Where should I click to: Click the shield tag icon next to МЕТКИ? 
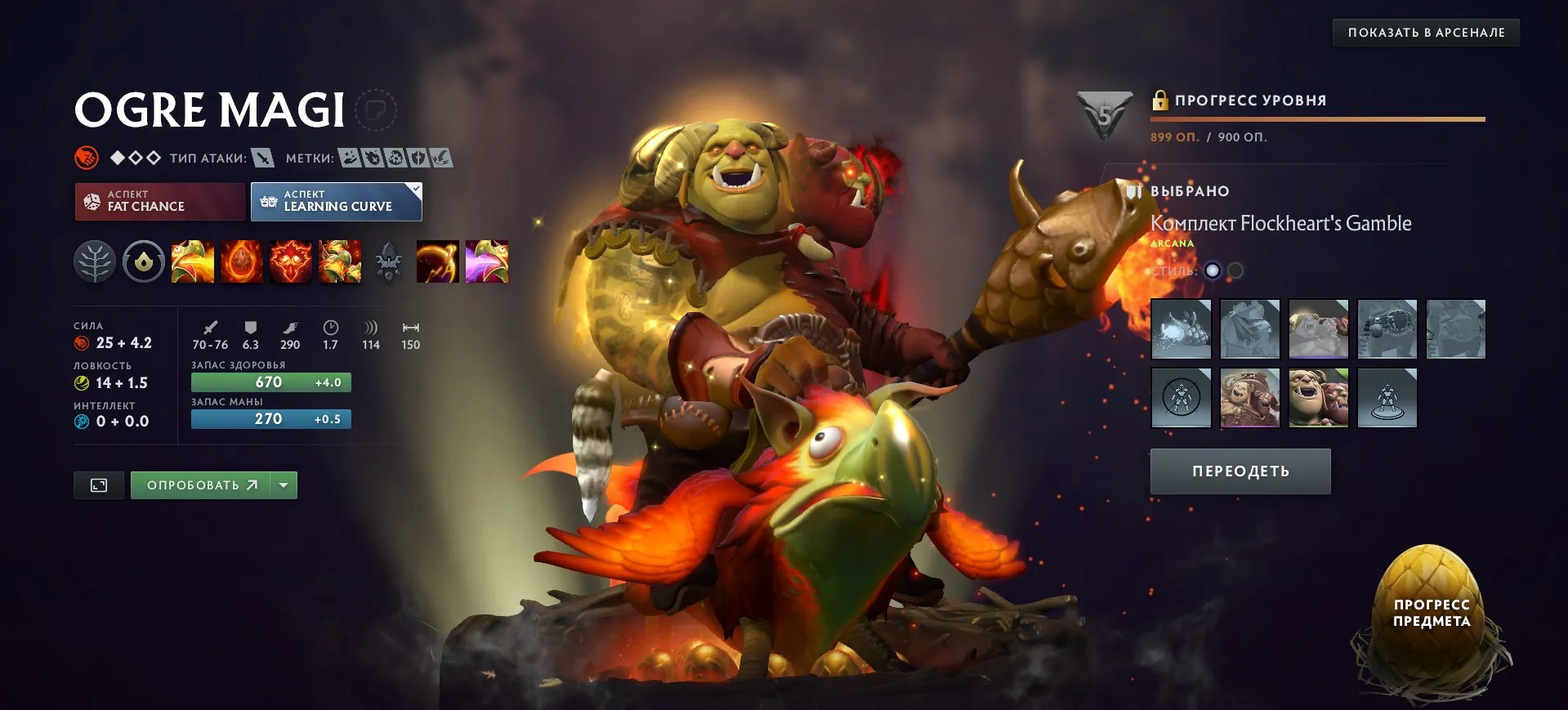point(418,158)
